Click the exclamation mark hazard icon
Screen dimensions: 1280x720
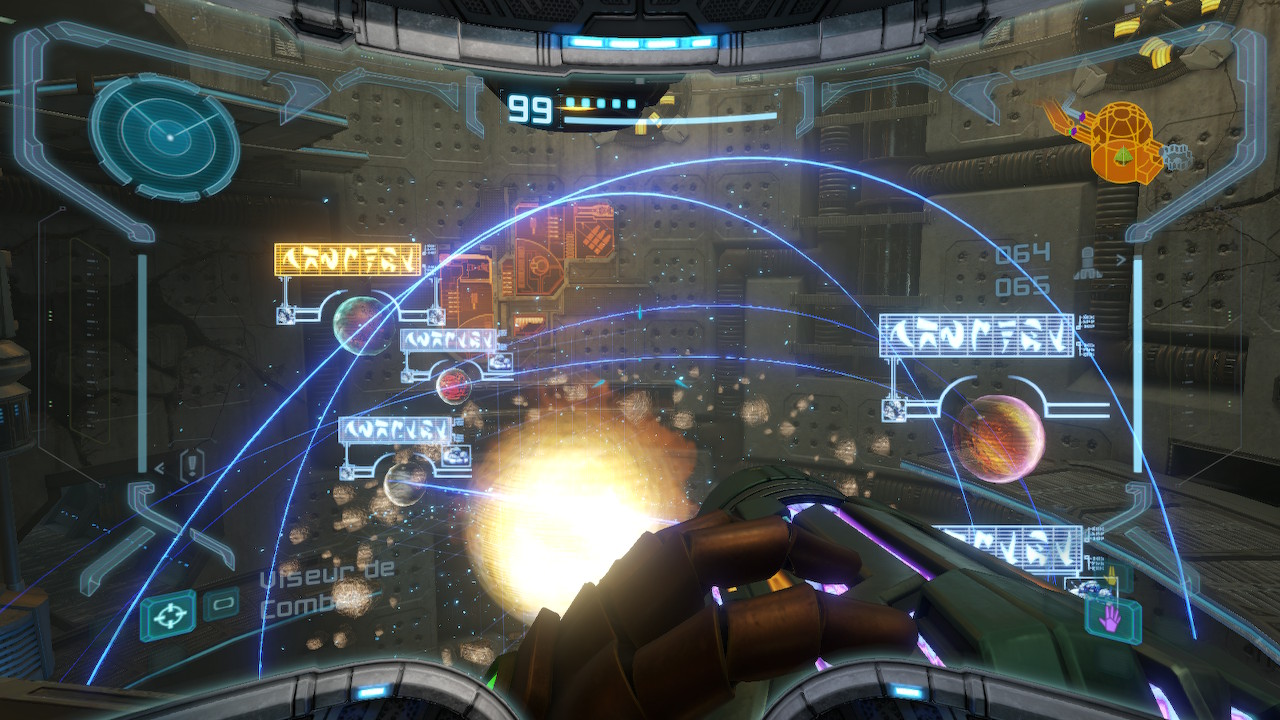pyautogui.click(x=191, y=464)
